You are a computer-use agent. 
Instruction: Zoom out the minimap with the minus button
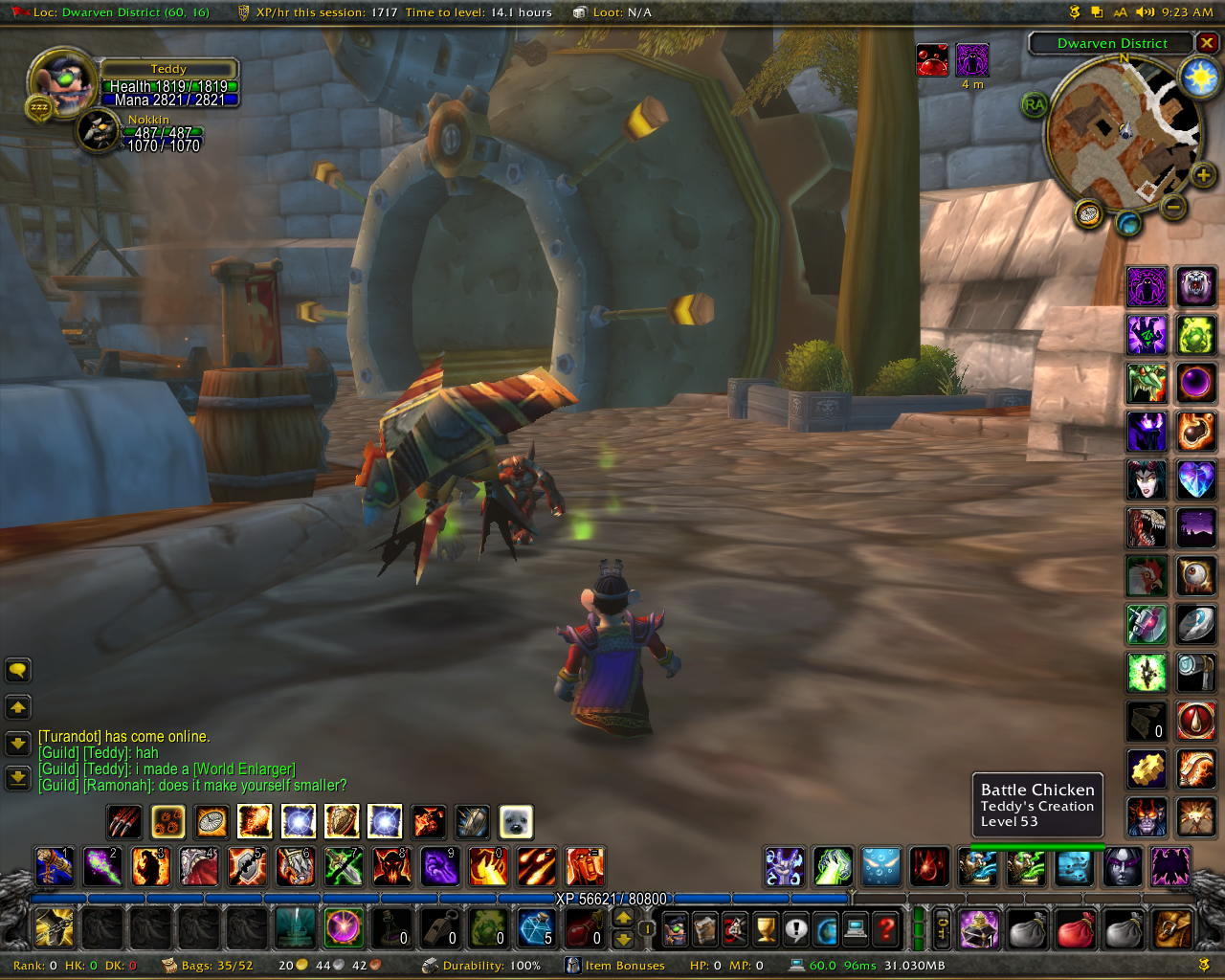[x=1174, y=206]
